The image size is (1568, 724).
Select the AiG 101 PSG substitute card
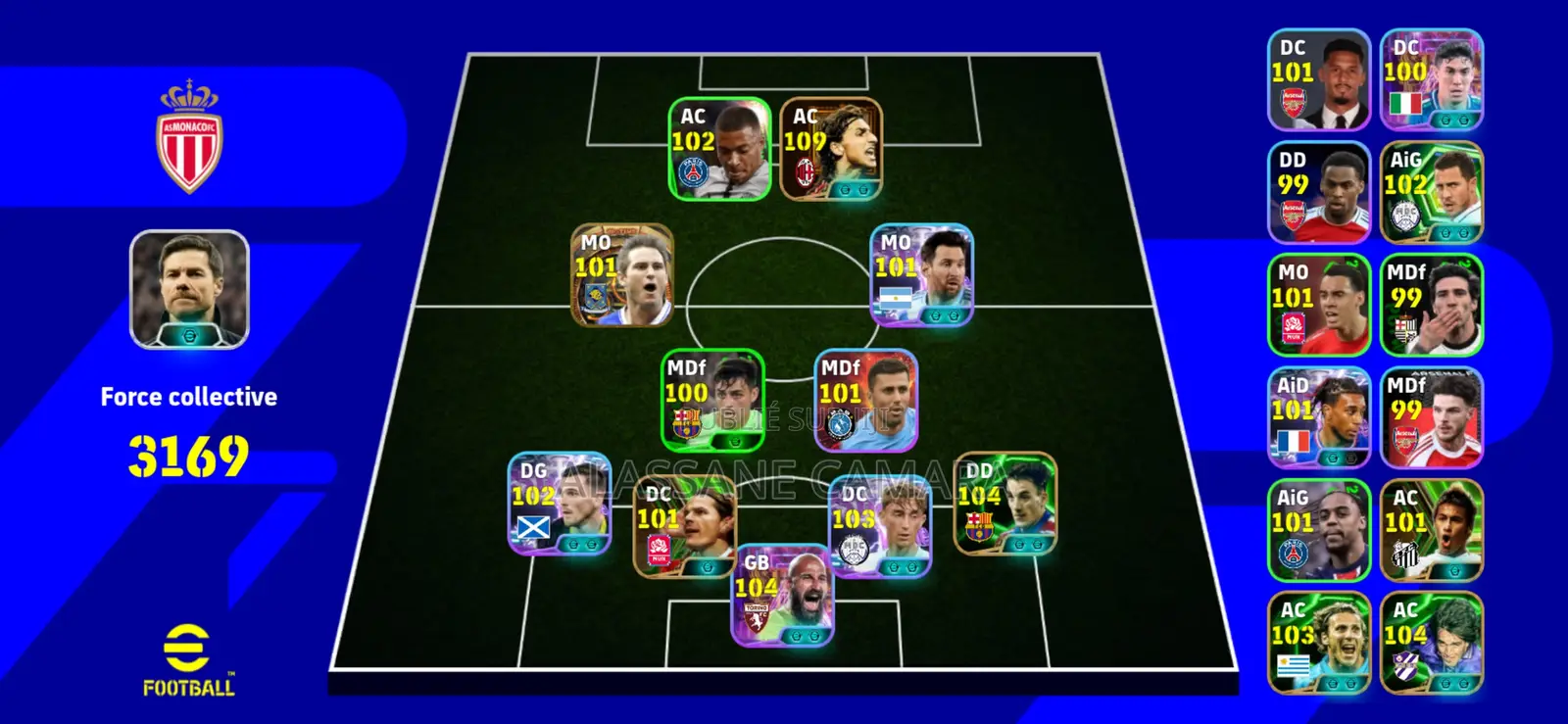click(1318, 531)
